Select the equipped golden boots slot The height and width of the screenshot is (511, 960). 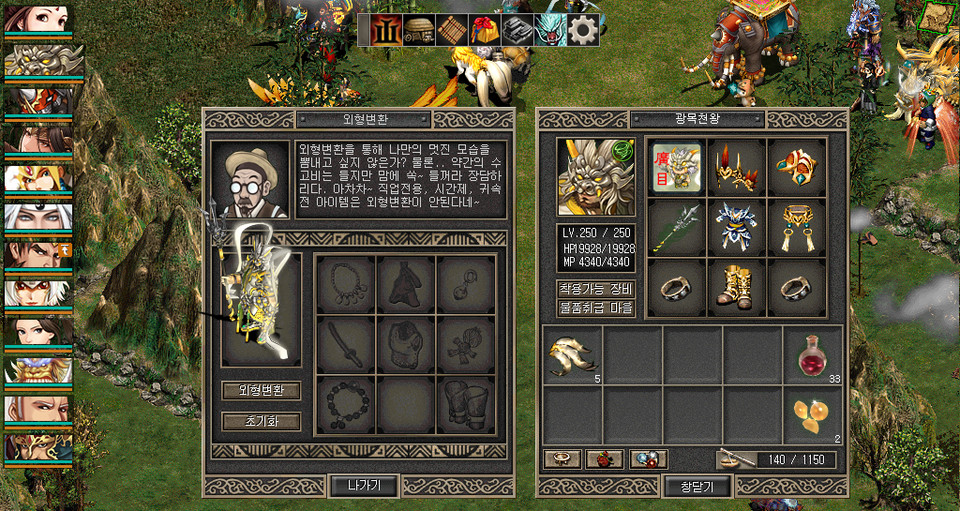tap(737, 288)
